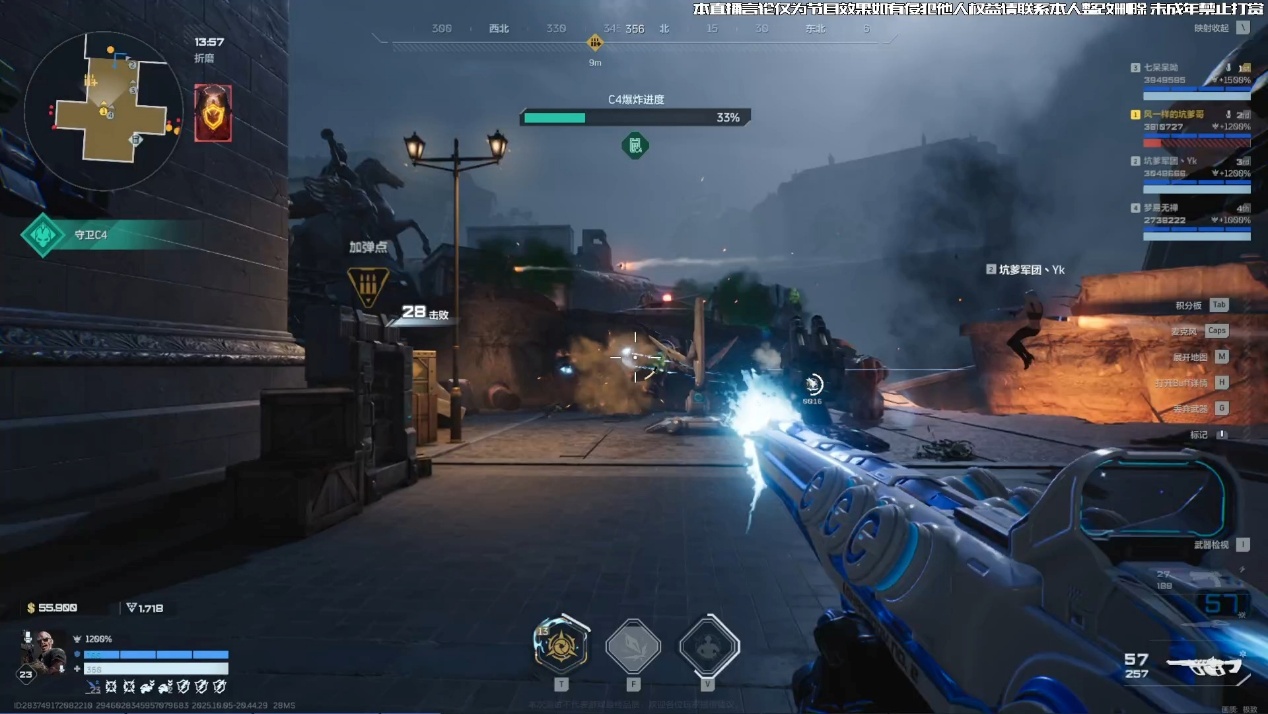1268x714 pixels.
Task: Click the compass objective marker
Action: point(595,42)
